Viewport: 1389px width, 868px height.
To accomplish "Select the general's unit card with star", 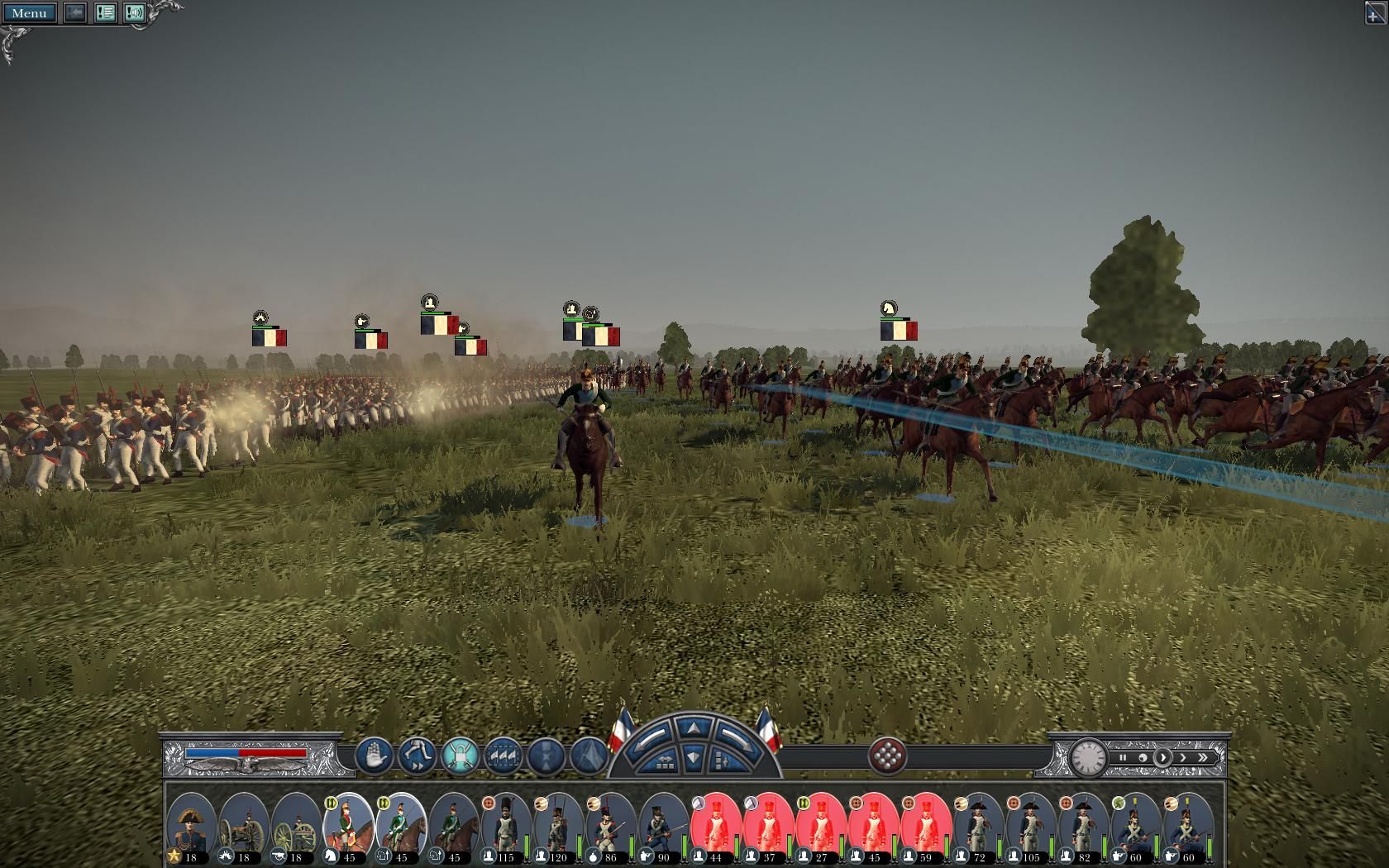I will coord(191,827).
